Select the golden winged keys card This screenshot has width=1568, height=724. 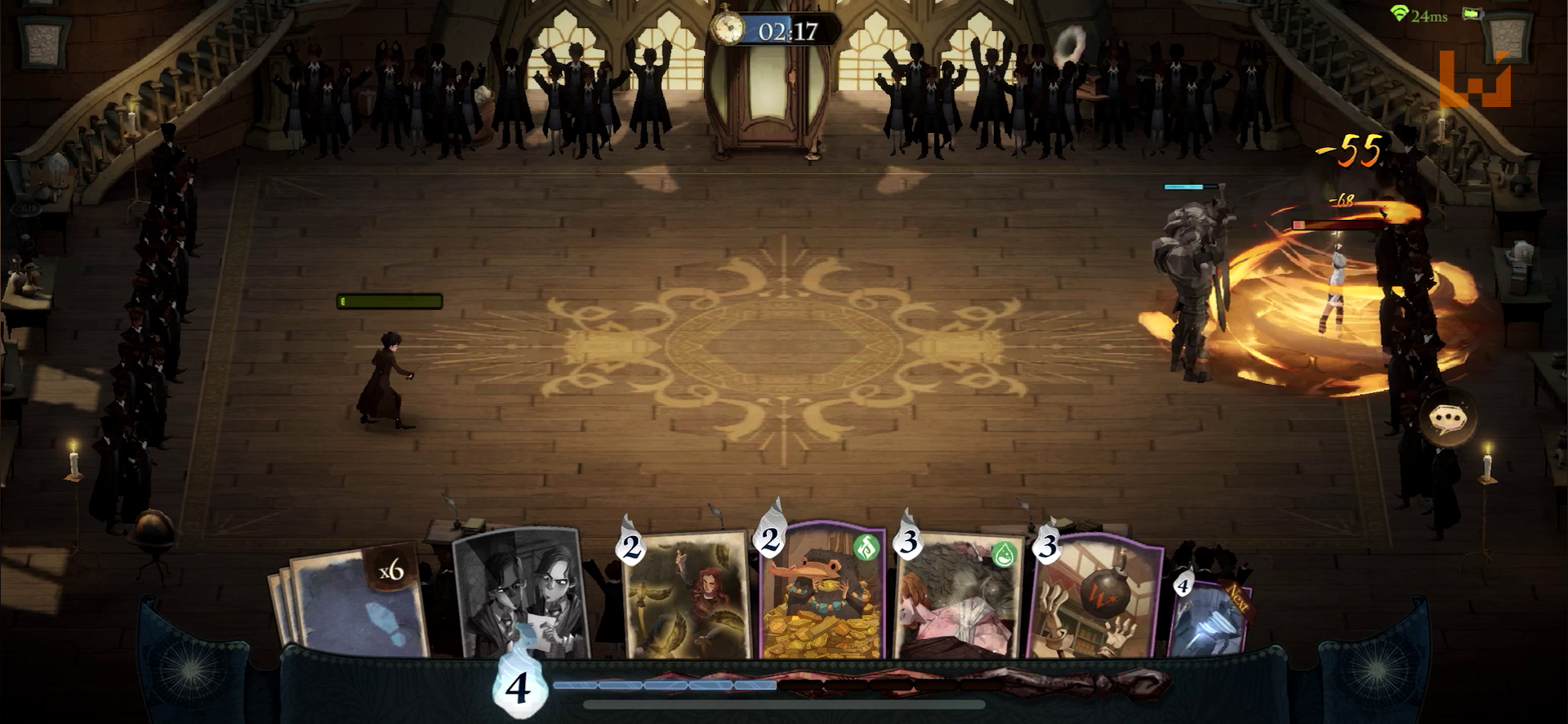[x=686, y=597]
